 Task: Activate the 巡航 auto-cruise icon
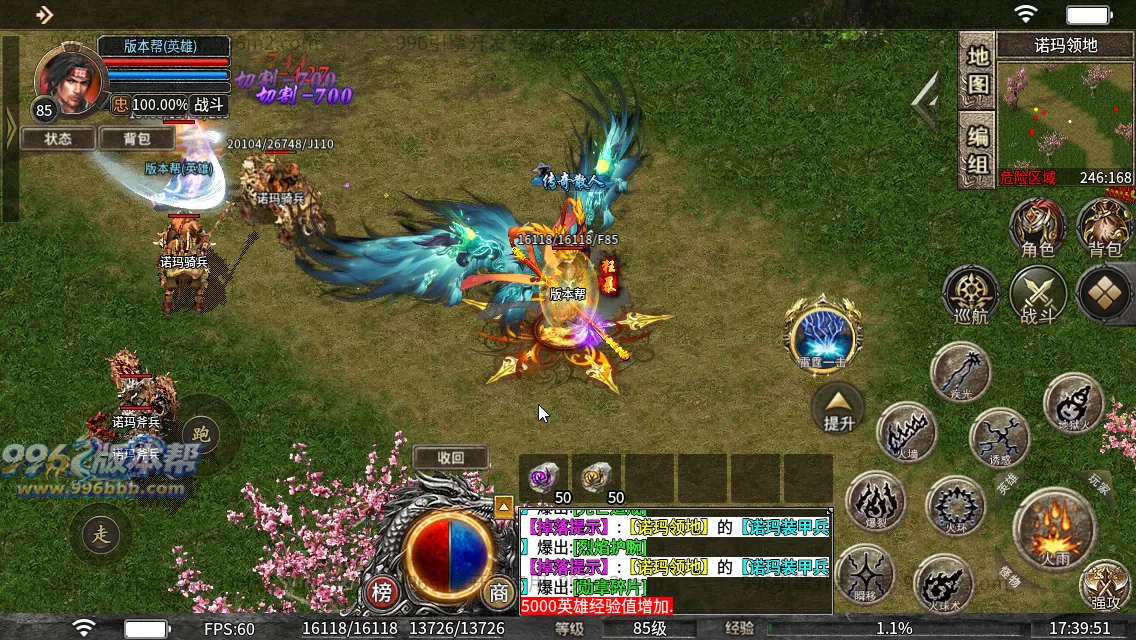tap(971, 295)
